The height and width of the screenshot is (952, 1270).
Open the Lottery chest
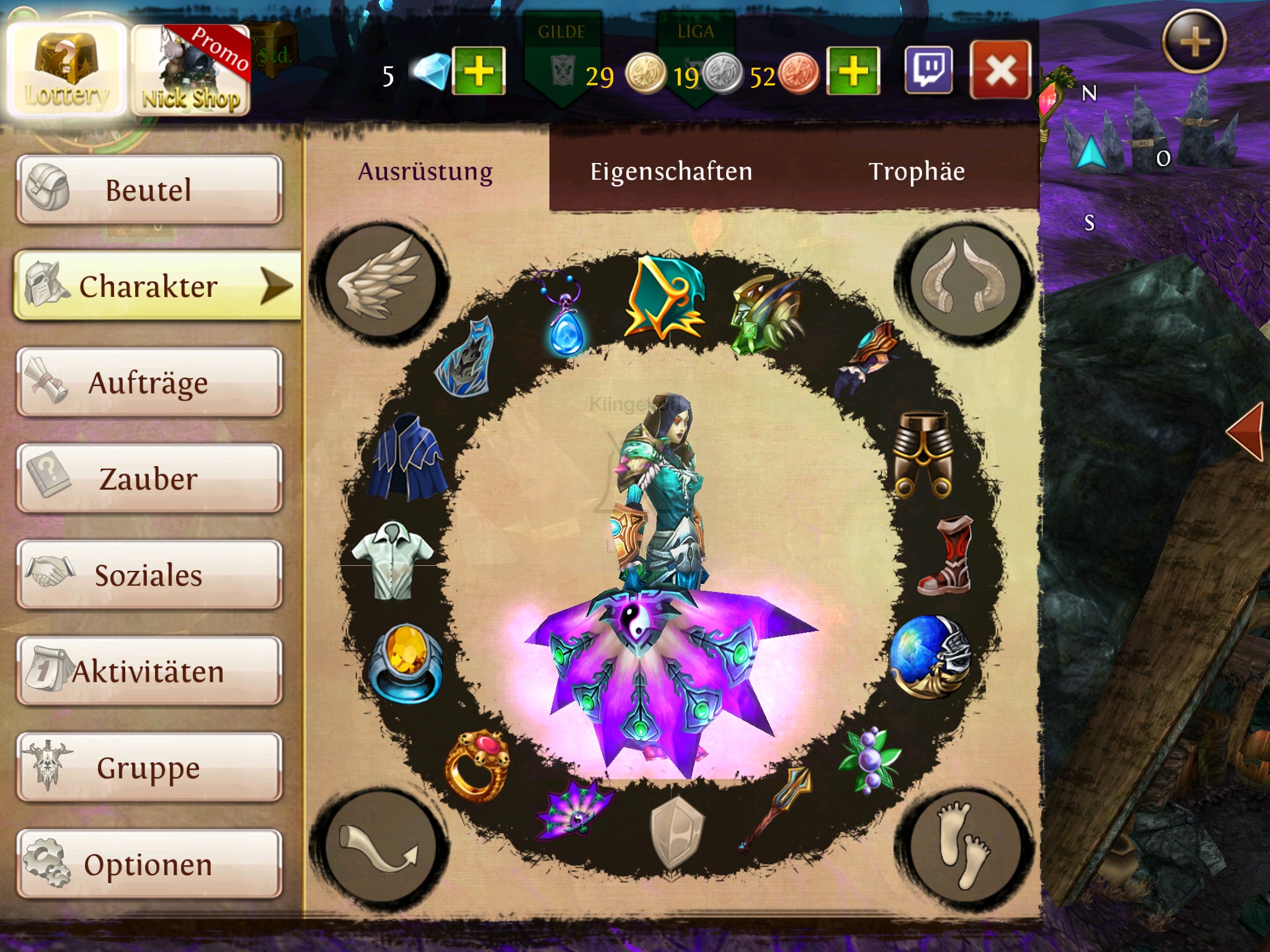coord(66,71)
